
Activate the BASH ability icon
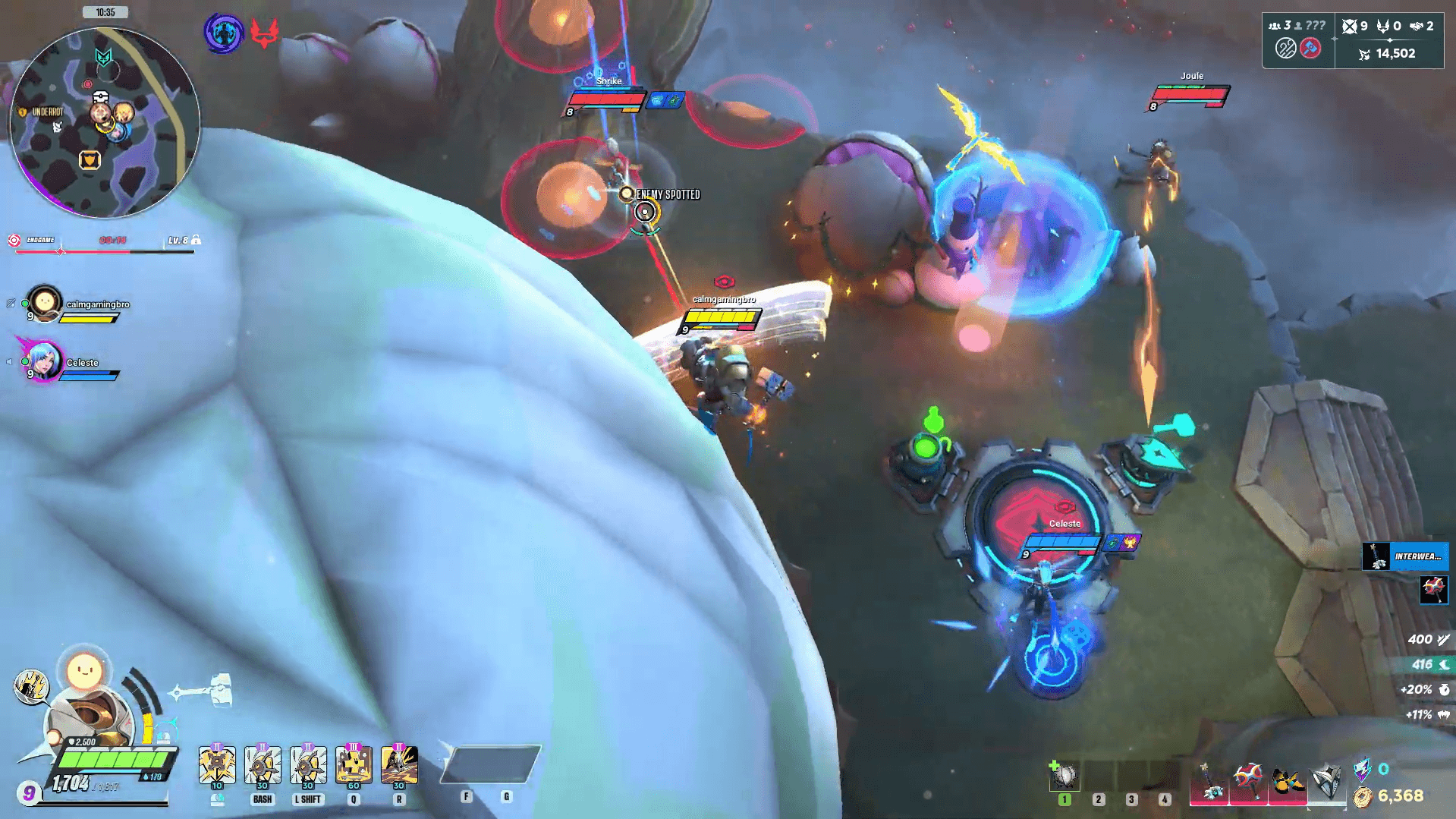coord(263,764)
